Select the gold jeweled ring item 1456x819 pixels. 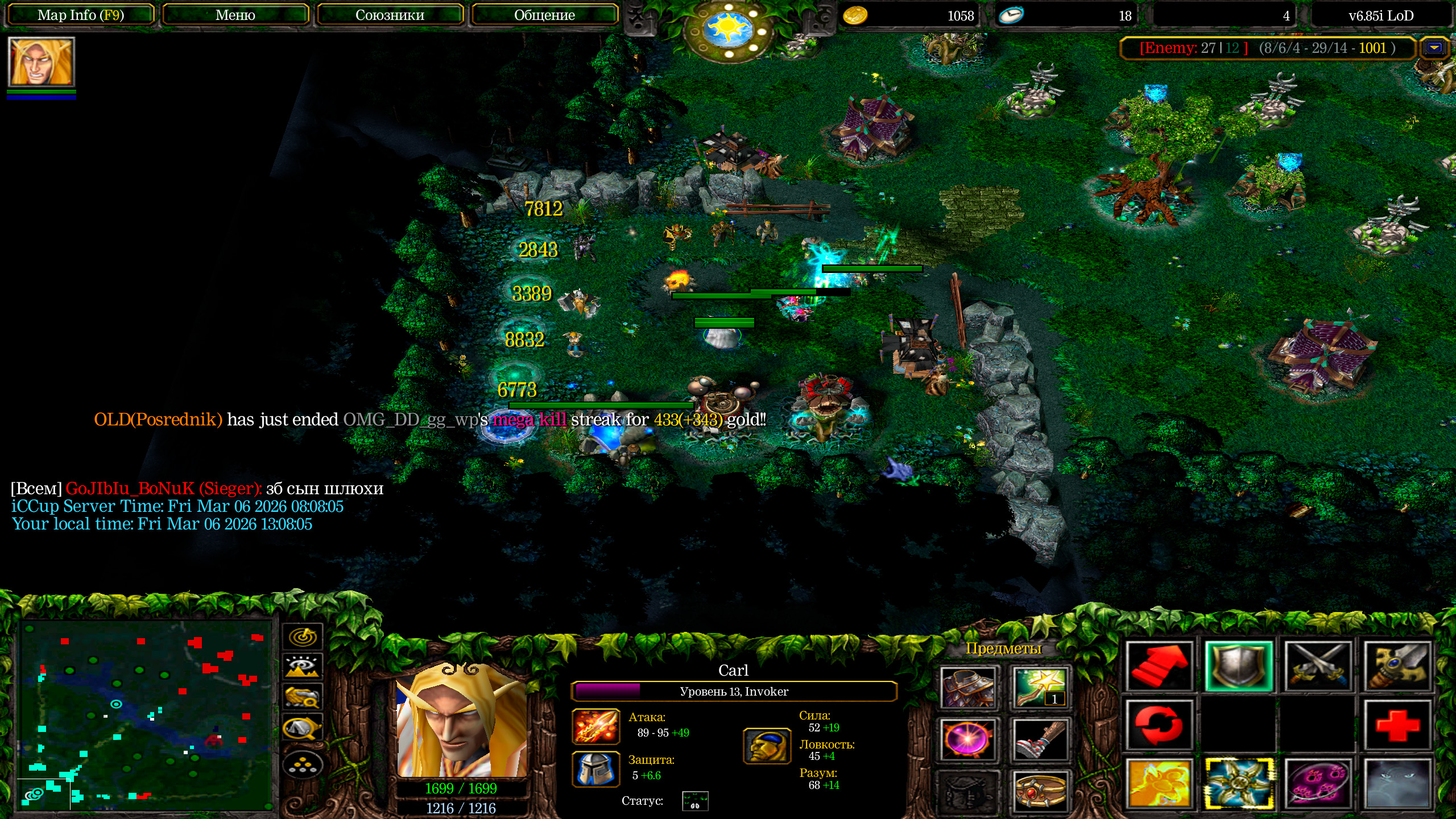pyautogui.click(x=1040, y=791)
